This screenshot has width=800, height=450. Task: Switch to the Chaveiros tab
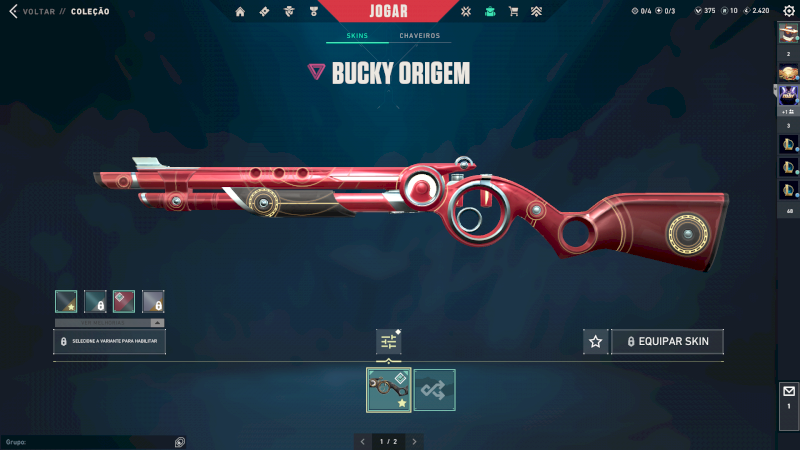[x=419, y=36]
